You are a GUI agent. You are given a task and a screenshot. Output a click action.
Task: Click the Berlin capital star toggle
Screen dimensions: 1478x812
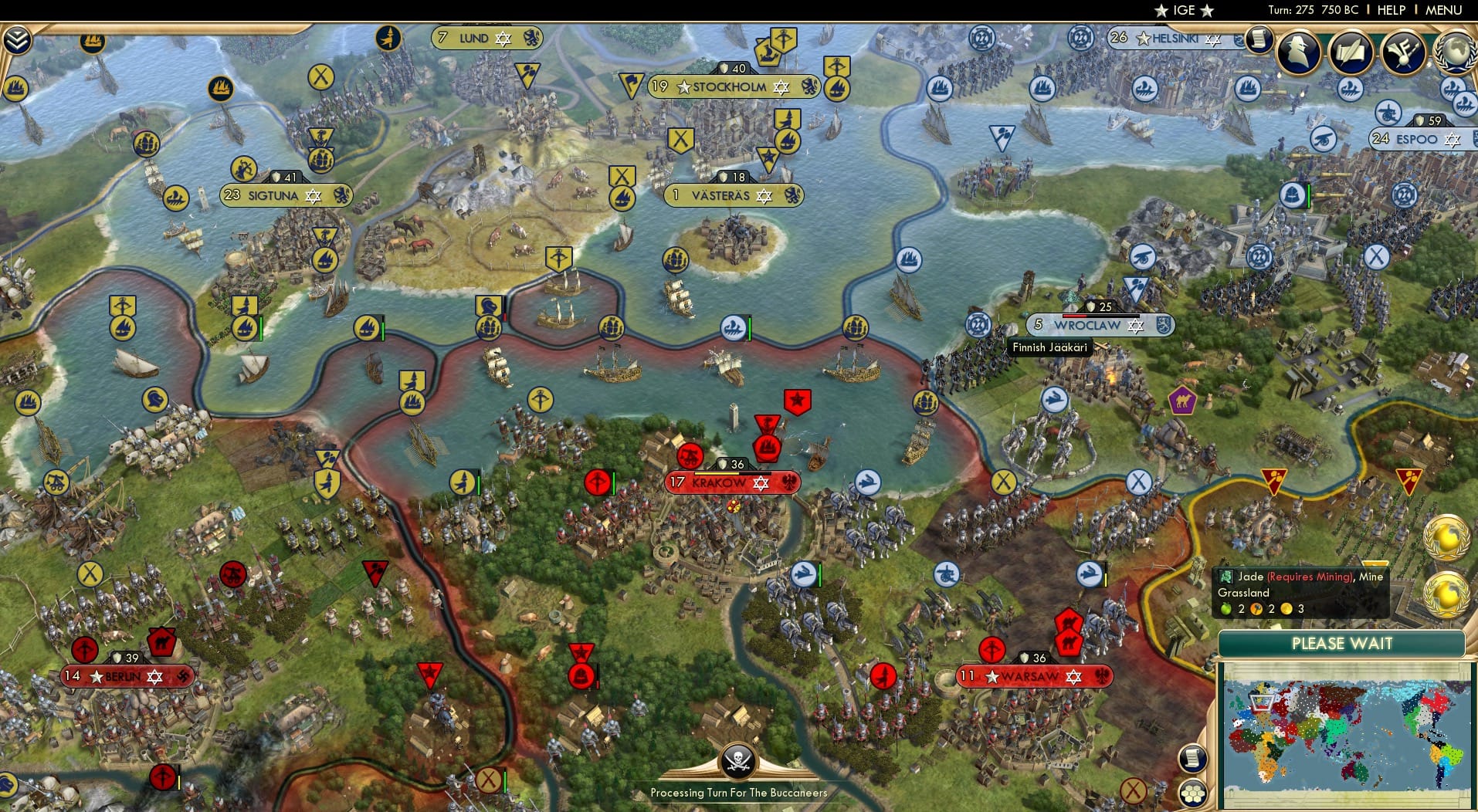[x=95, y=676]
